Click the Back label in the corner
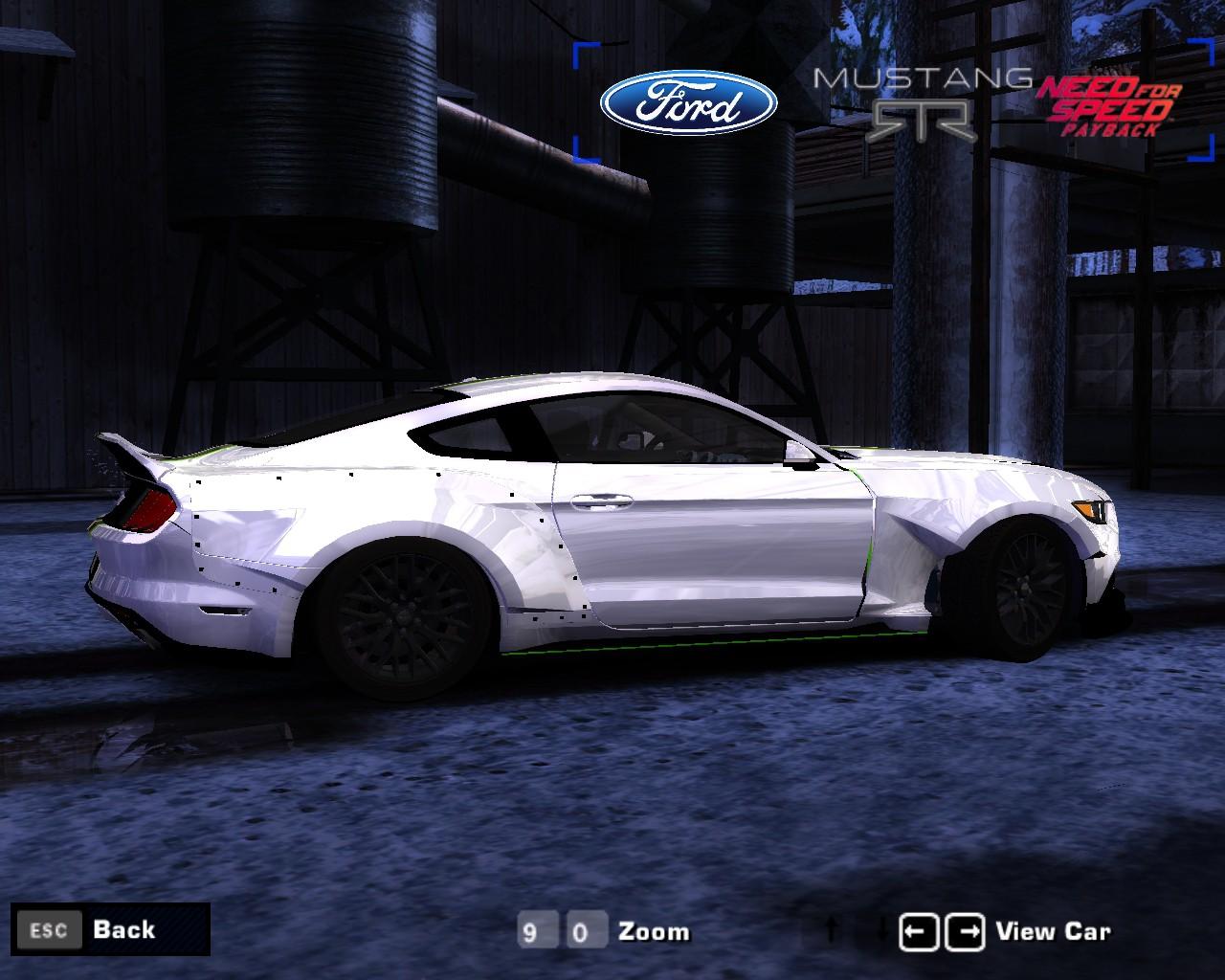1225x980 pixels. (x=122, y=929)
